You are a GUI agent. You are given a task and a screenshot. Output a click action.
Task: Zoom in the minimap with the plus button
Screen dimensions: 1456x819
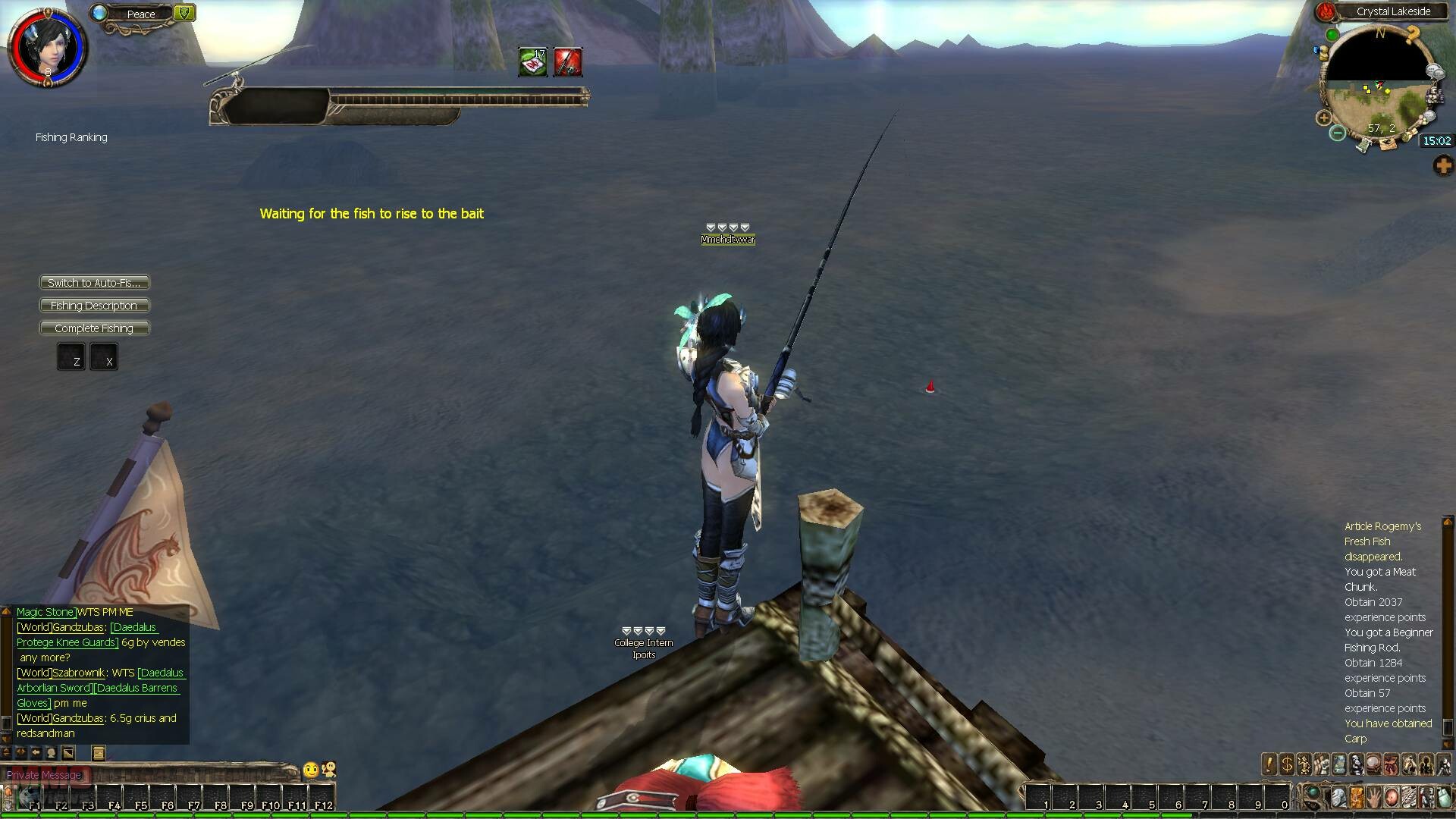click(x=1324, y=118)
